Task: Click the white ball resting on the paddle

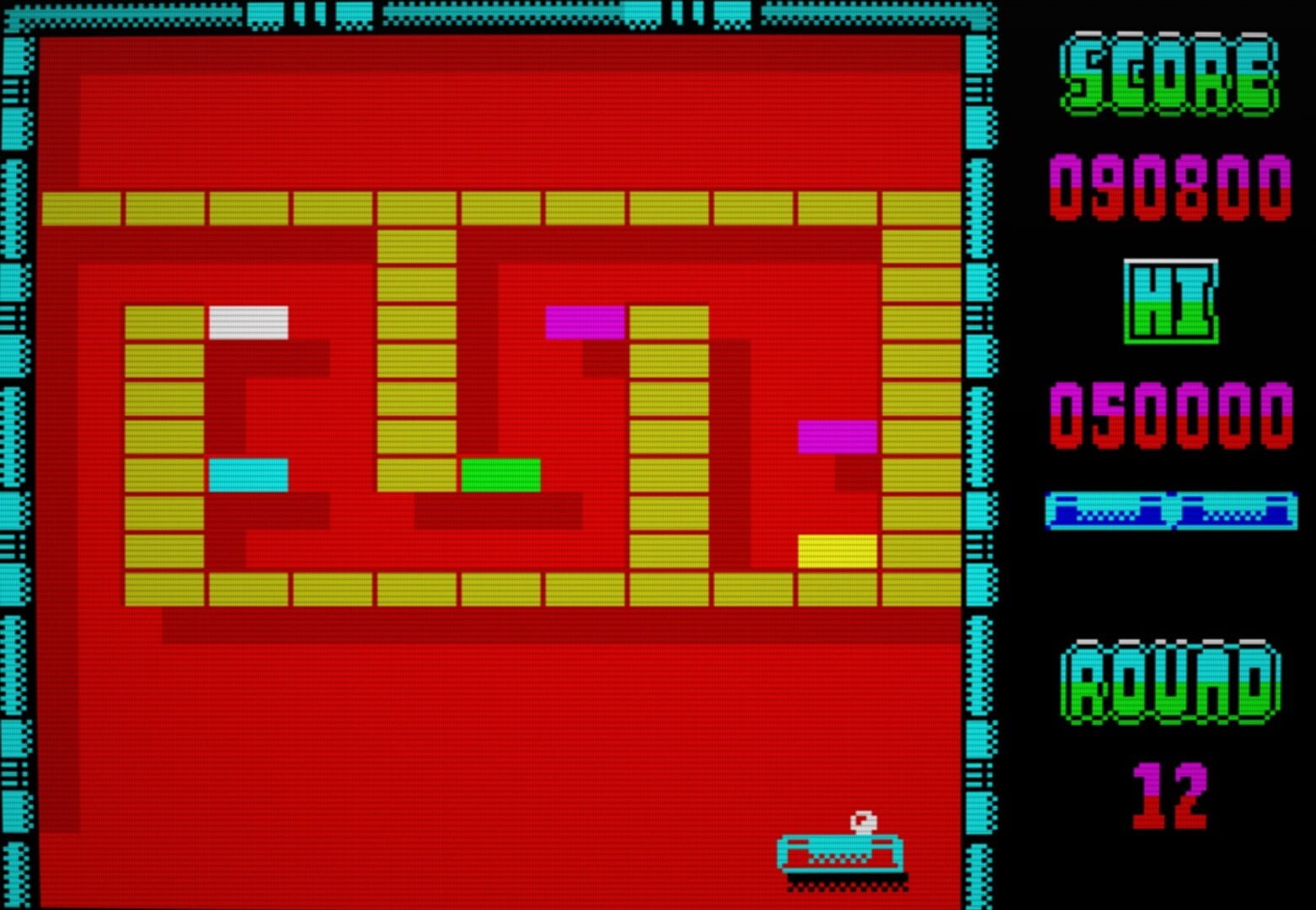Action: pos(864,822)
